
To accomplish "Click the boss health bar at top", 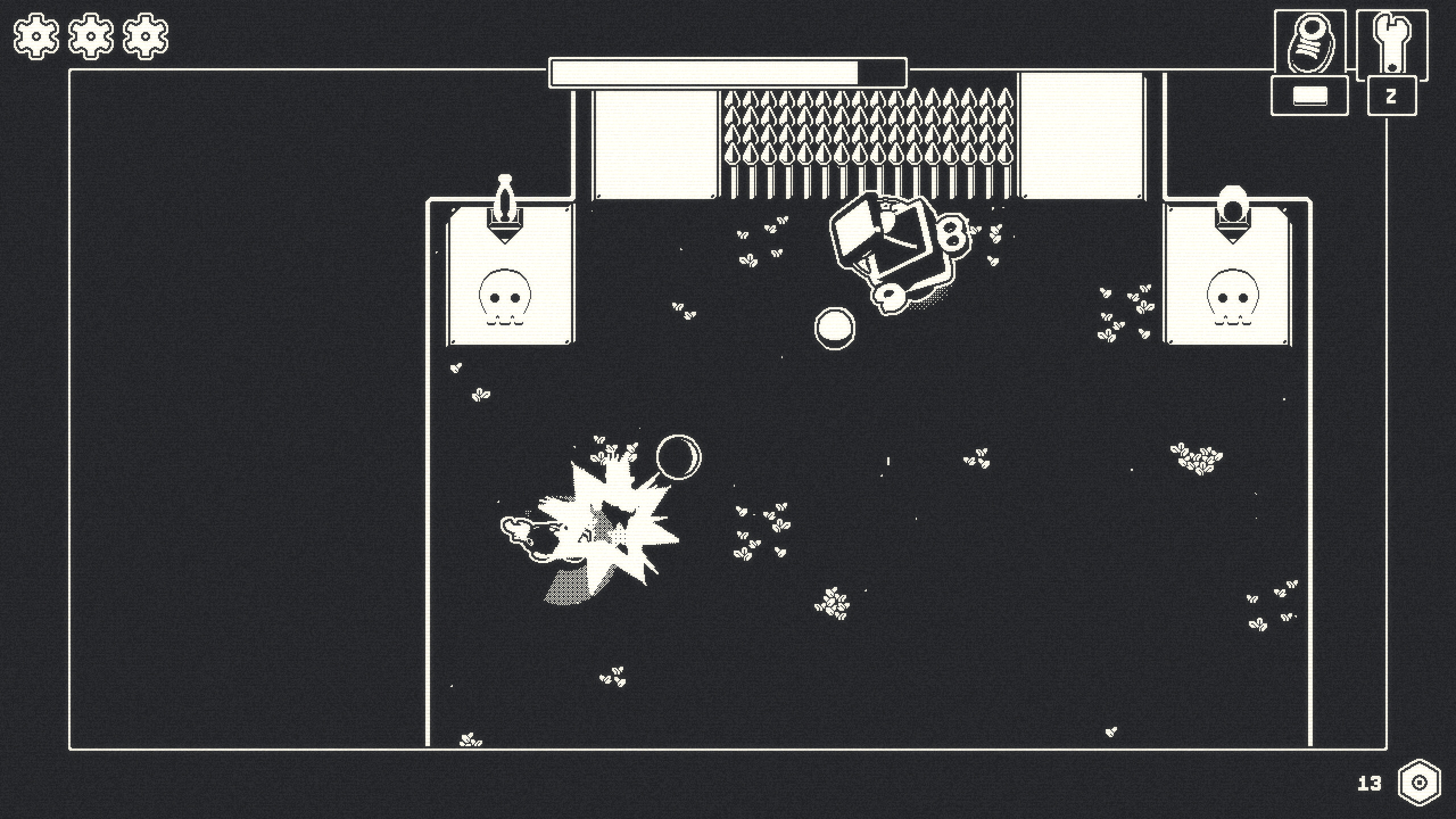I will point(728,72).
